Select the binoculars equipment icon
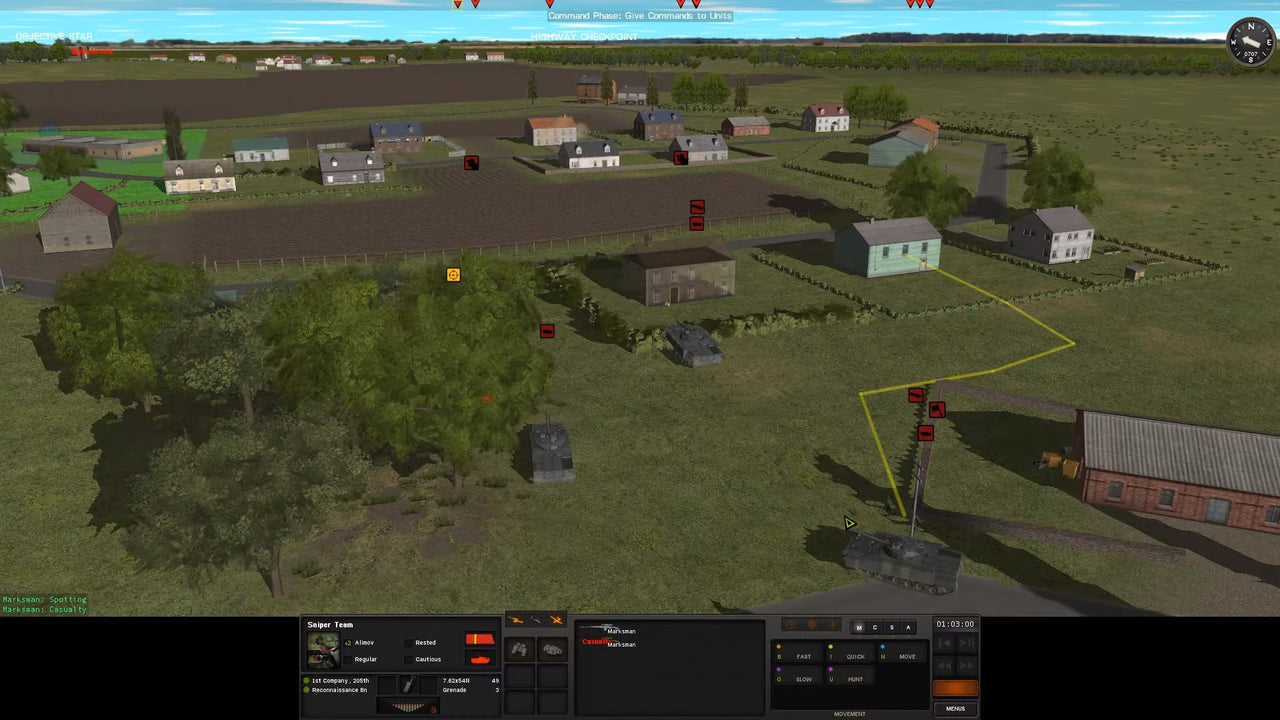This screenshot has width=1280, height=720. [518, 650]
